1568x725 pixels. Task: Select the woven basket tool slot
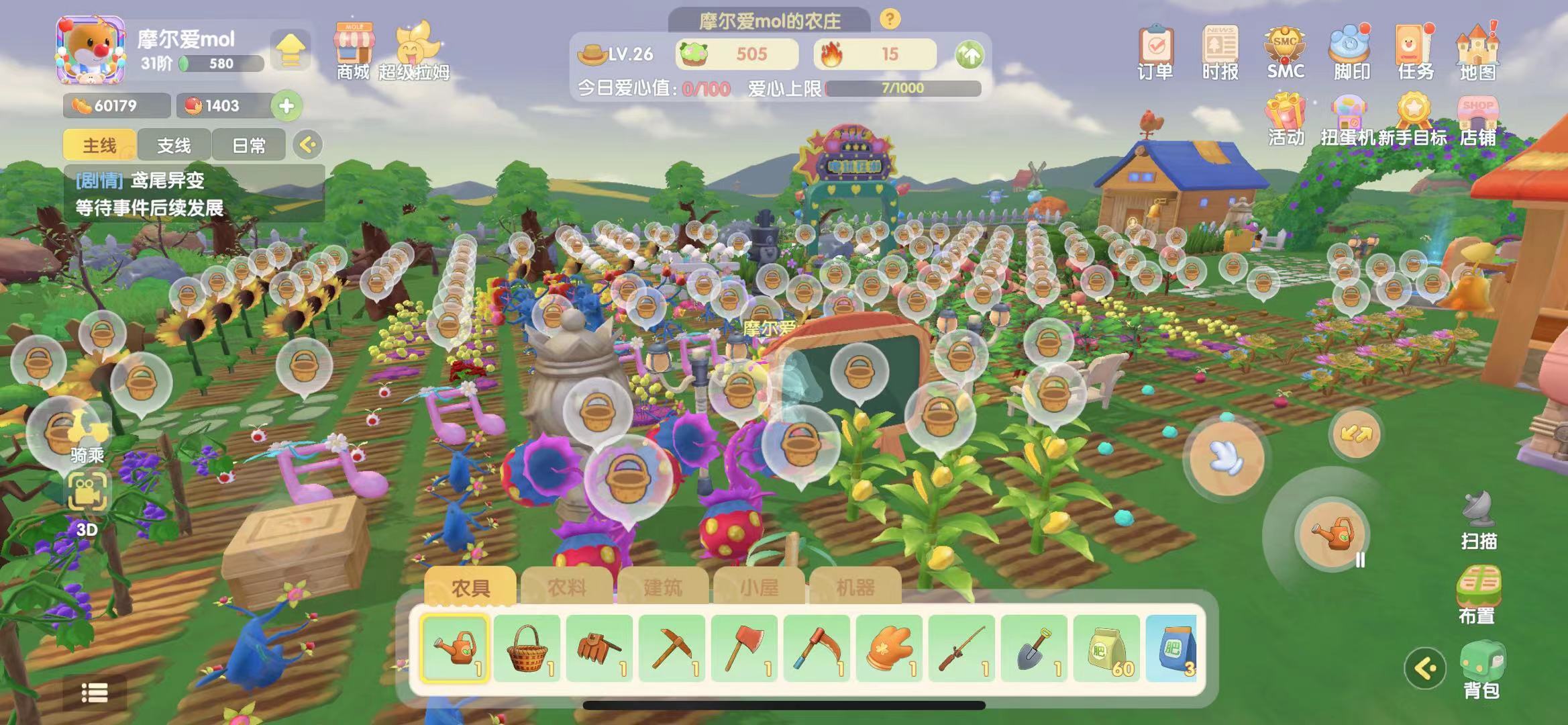(x=527, y=648)
